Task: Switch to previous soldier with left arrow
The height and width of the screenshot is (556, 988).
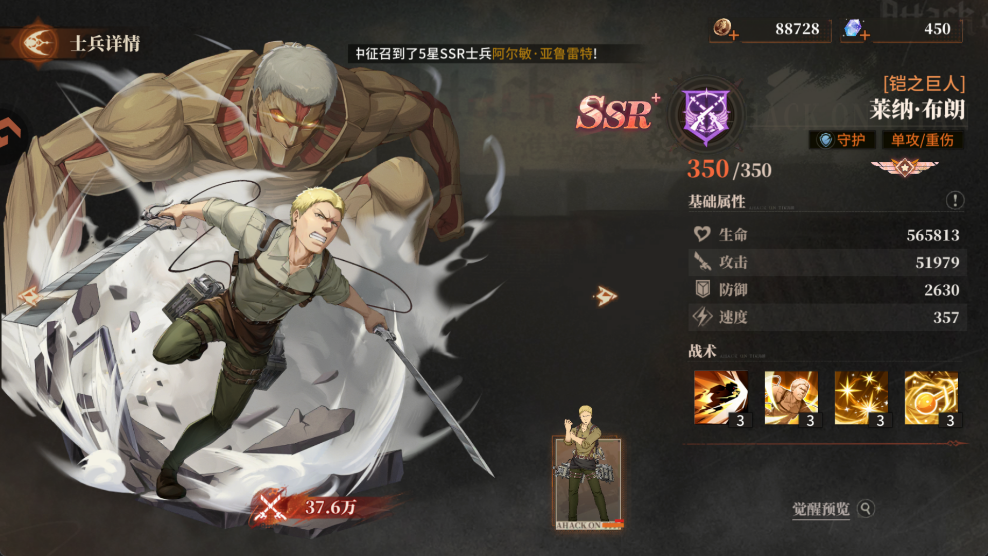Action: 27,295
